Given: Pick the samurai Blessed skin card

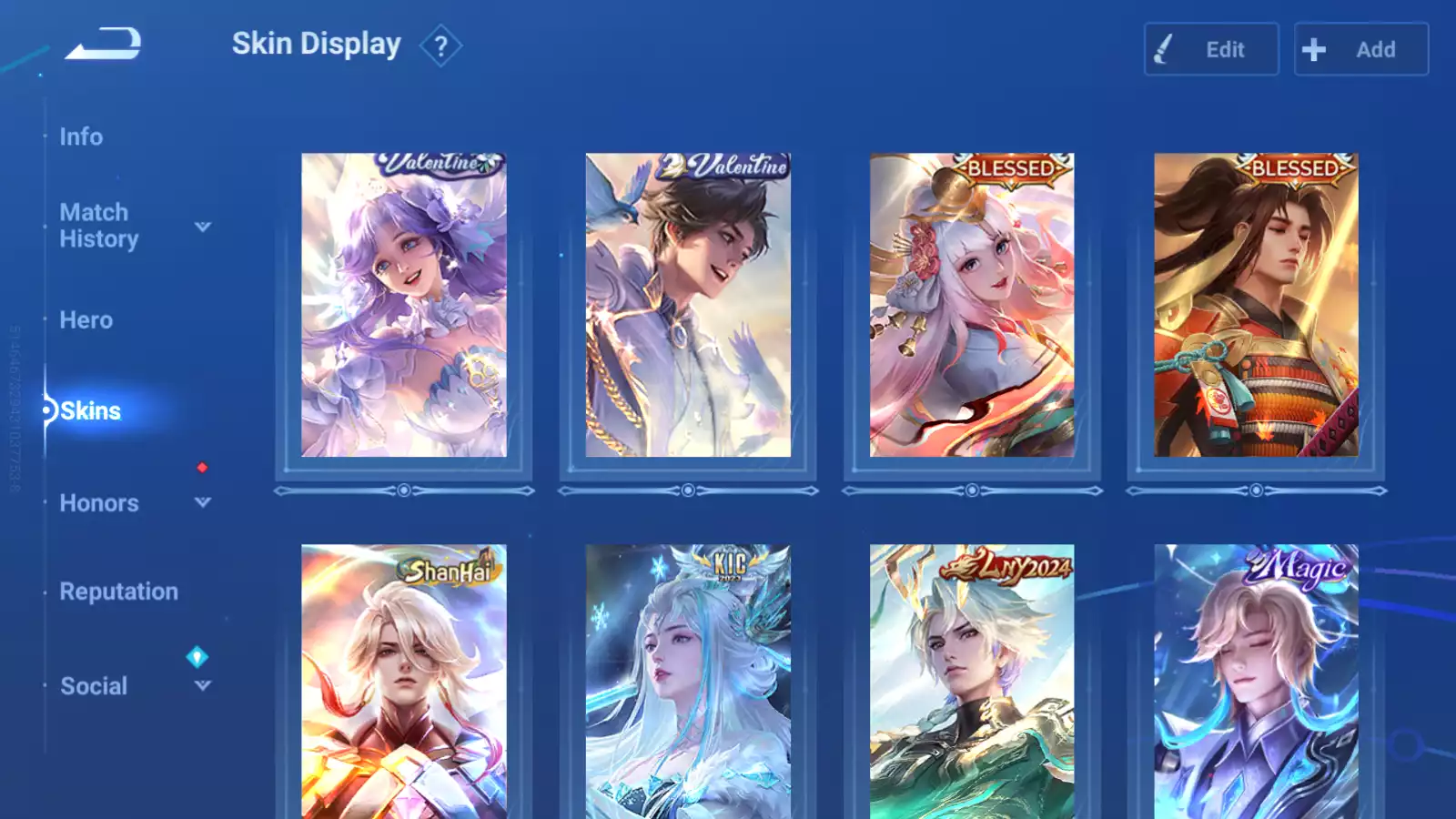Looking at the screenshot, I should (x=1256, y=305).
